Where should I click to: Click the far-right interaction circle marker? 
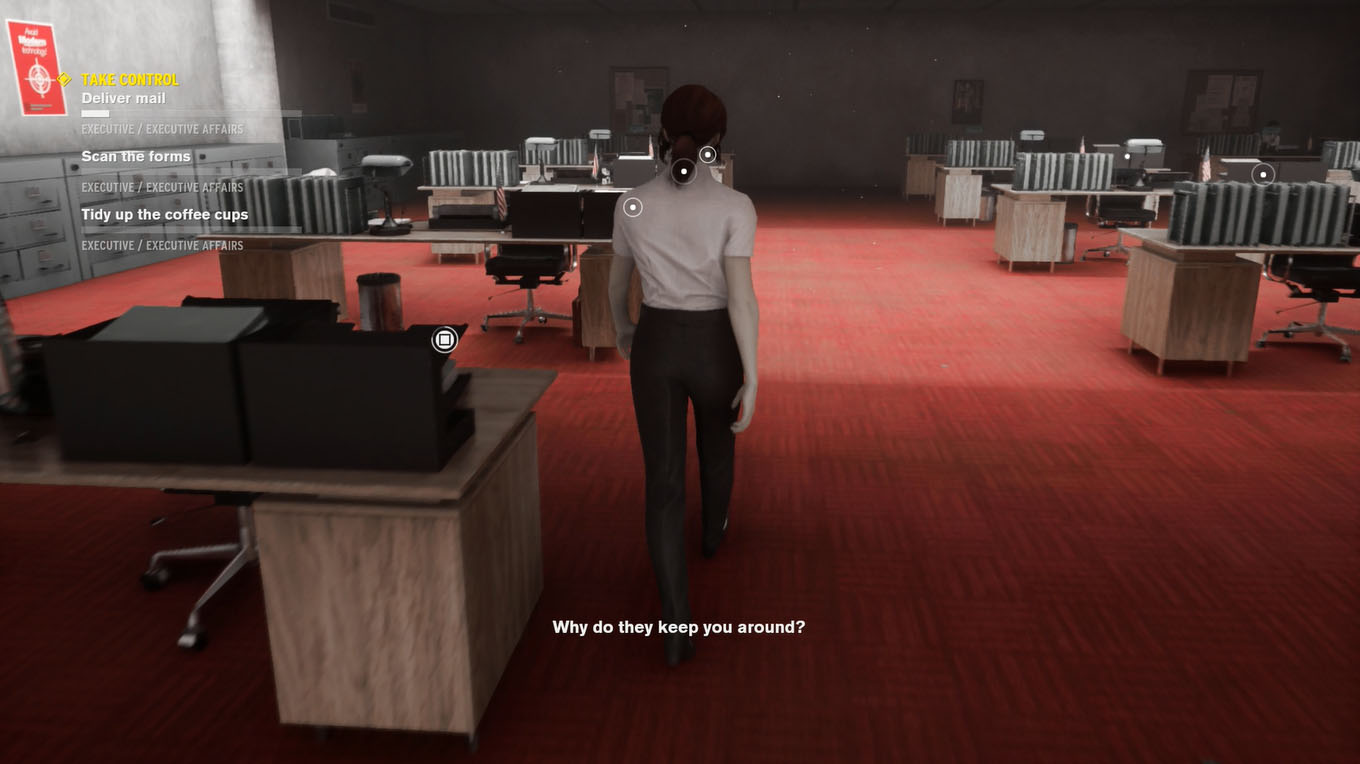[1263, 174]
